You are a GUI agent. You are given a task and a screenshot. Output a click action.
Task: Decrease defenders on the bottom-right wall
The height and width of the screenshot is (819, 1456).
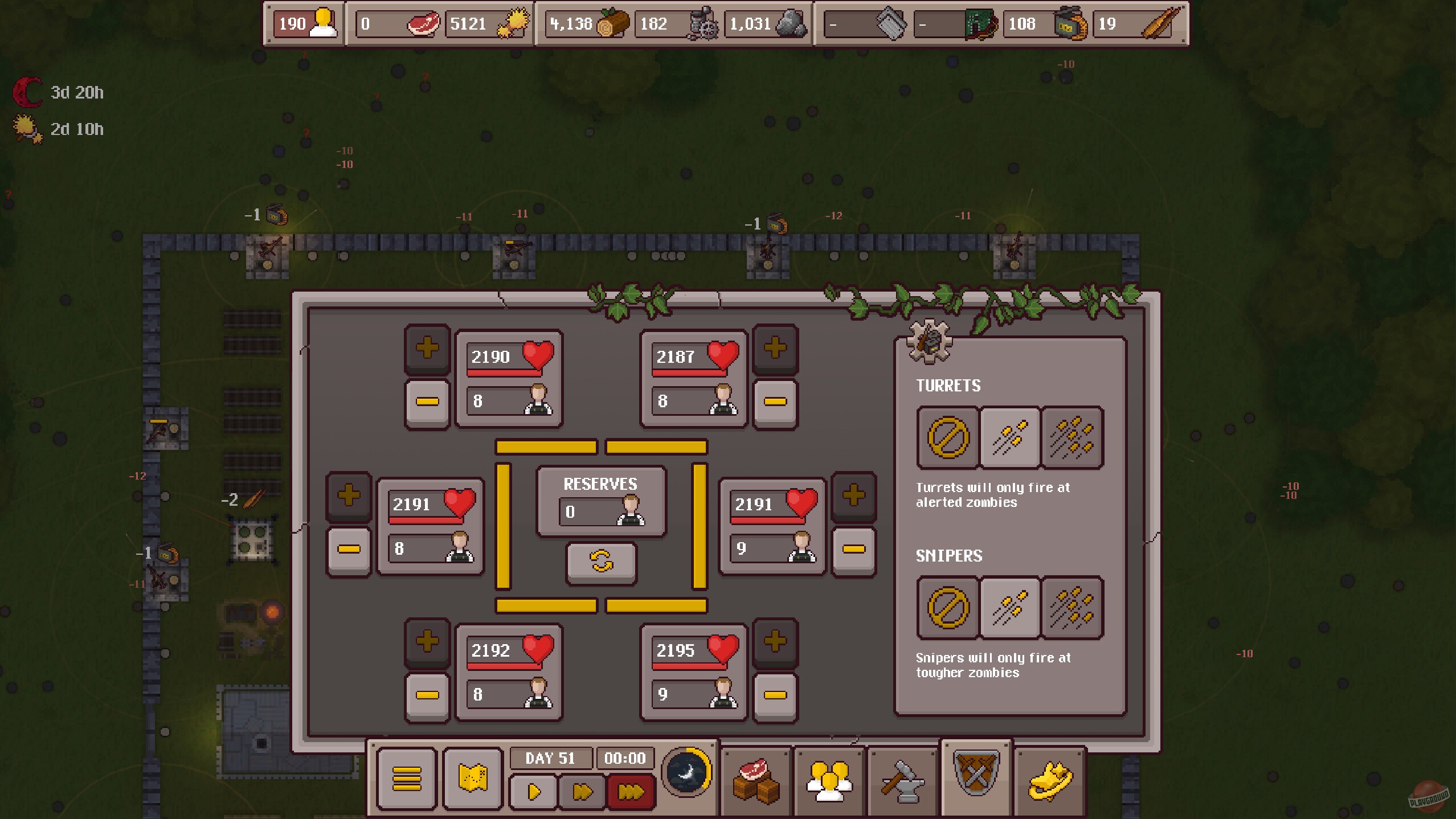pos(776,694)
